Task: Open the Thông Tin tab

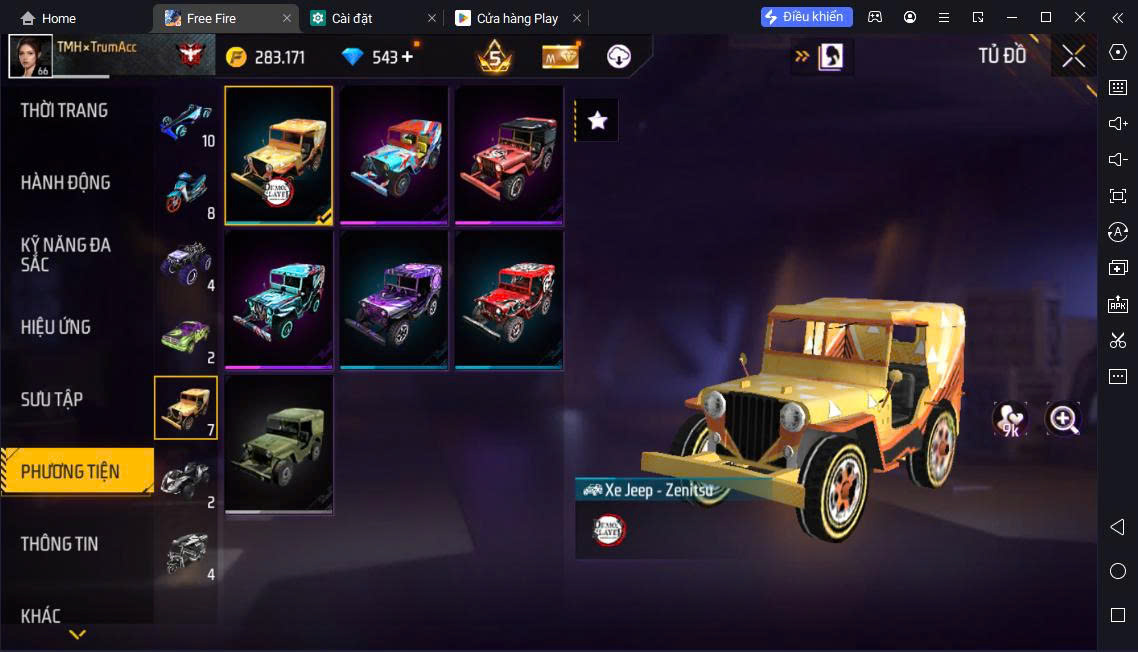Action: point(60,544)
